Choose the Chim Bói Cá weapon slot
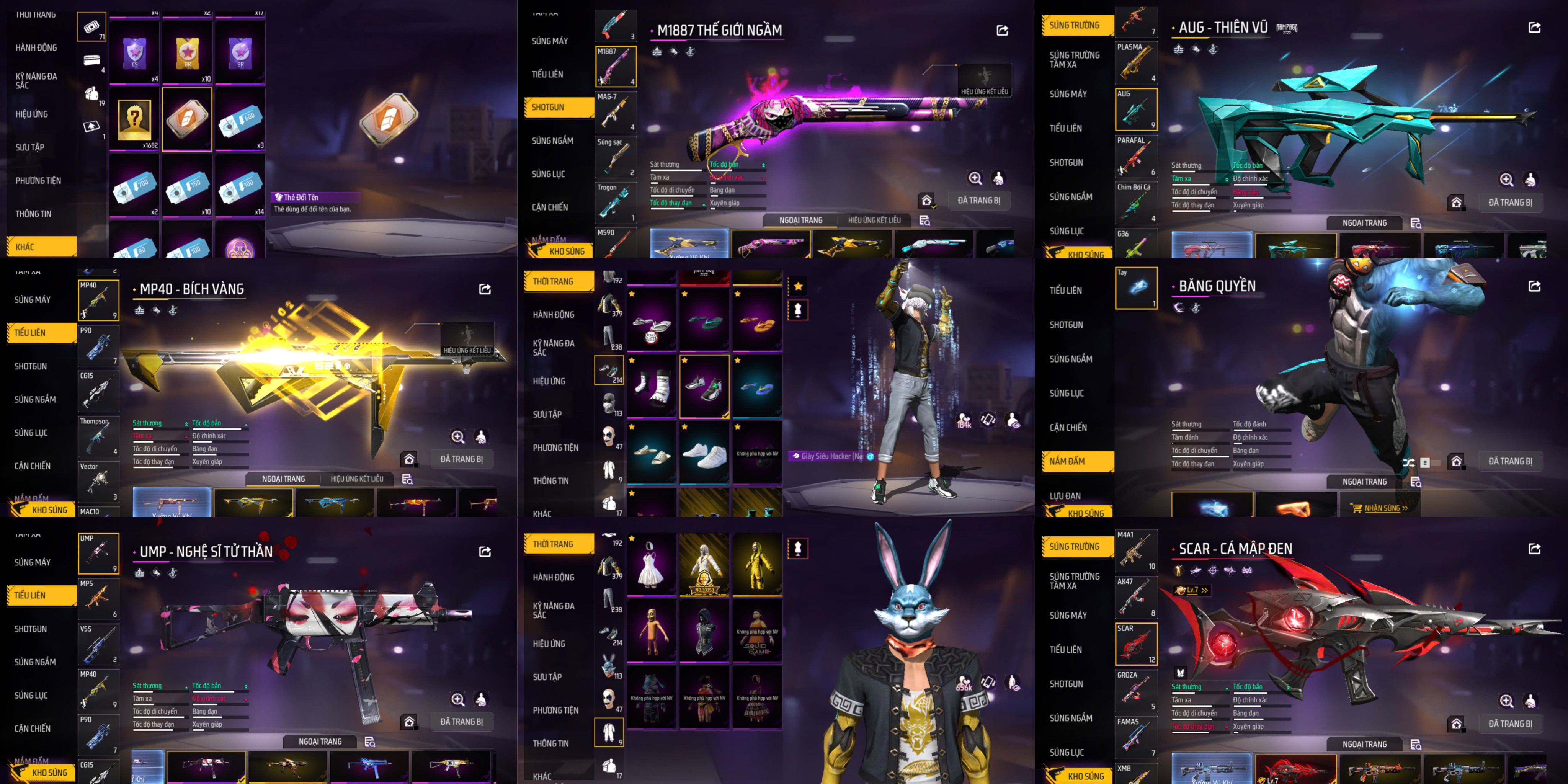Screen dimensions: 1568x784 [x=1136, y=203]
